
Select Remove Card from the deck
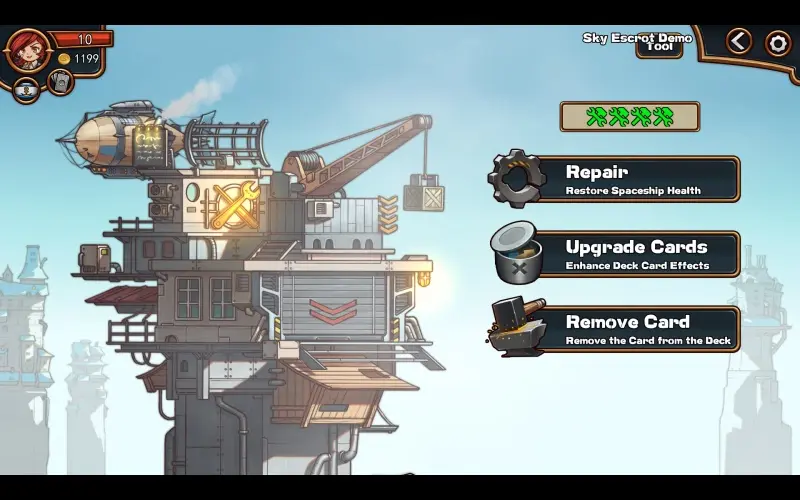click(x=615, y=329)
